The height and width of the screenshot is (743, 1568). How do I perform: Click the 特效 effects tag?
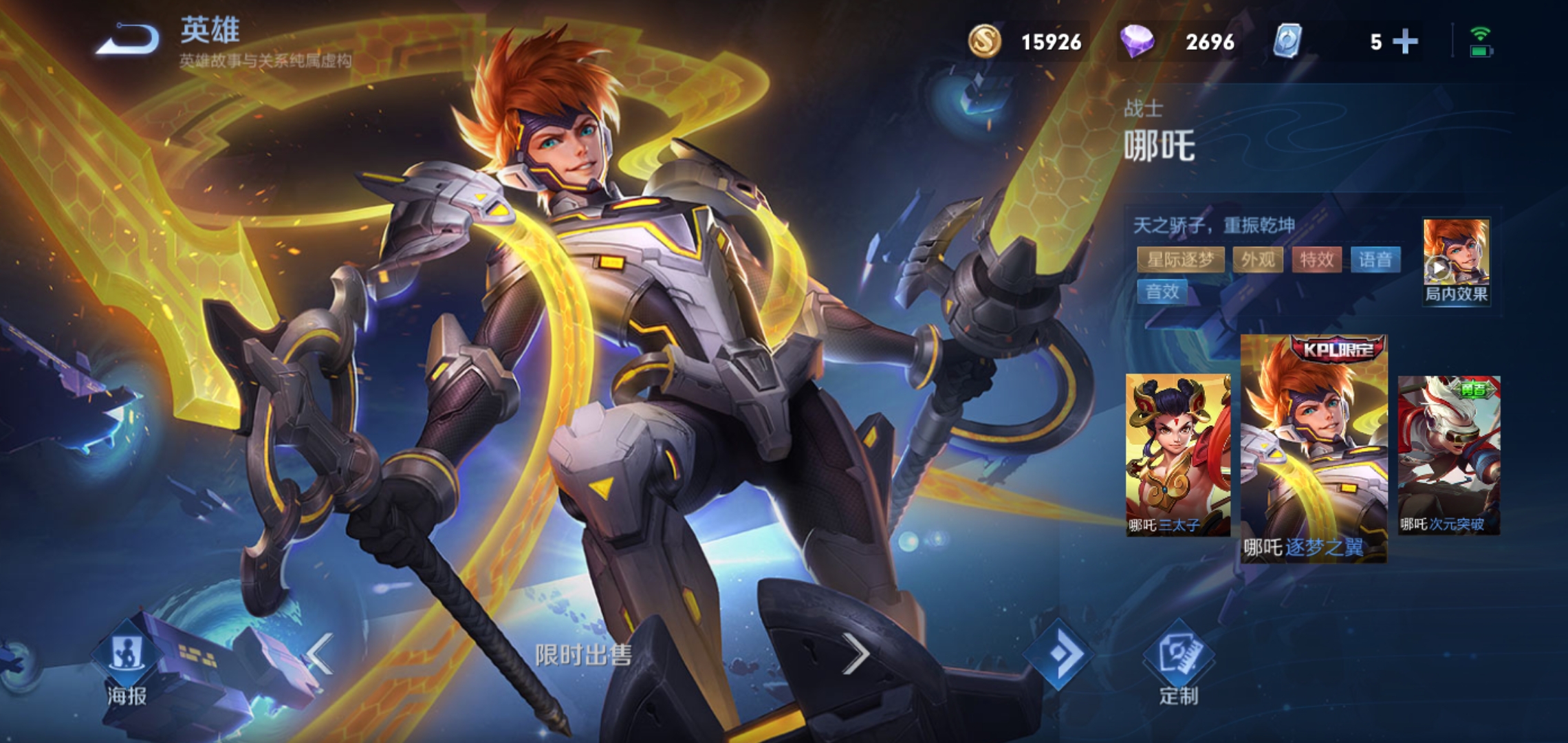pos(1316,260)
